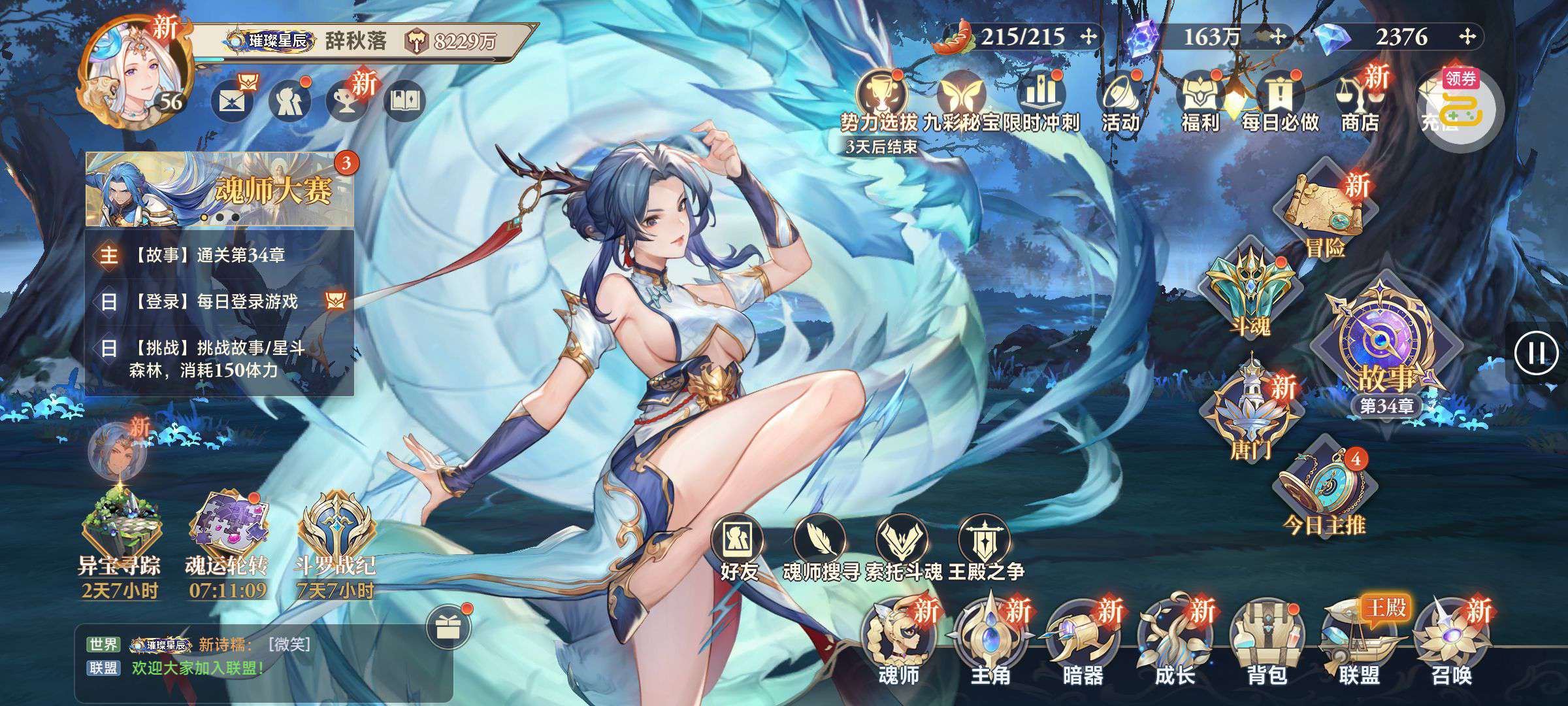Screen dimensions: 1568x706
Task: Select the main quest 通关第34章
Action: (220, 255)
